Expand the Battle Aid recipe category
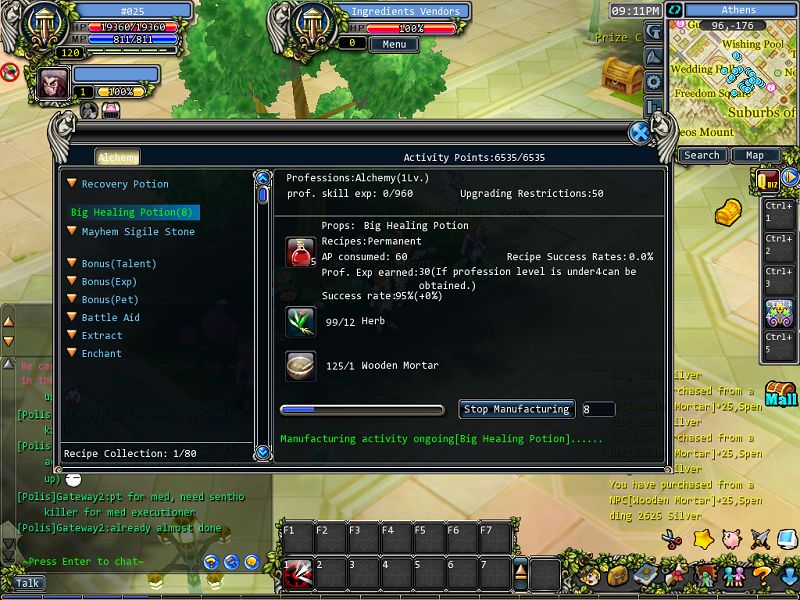This screenshot has height=600, width=800. [72, 318]
